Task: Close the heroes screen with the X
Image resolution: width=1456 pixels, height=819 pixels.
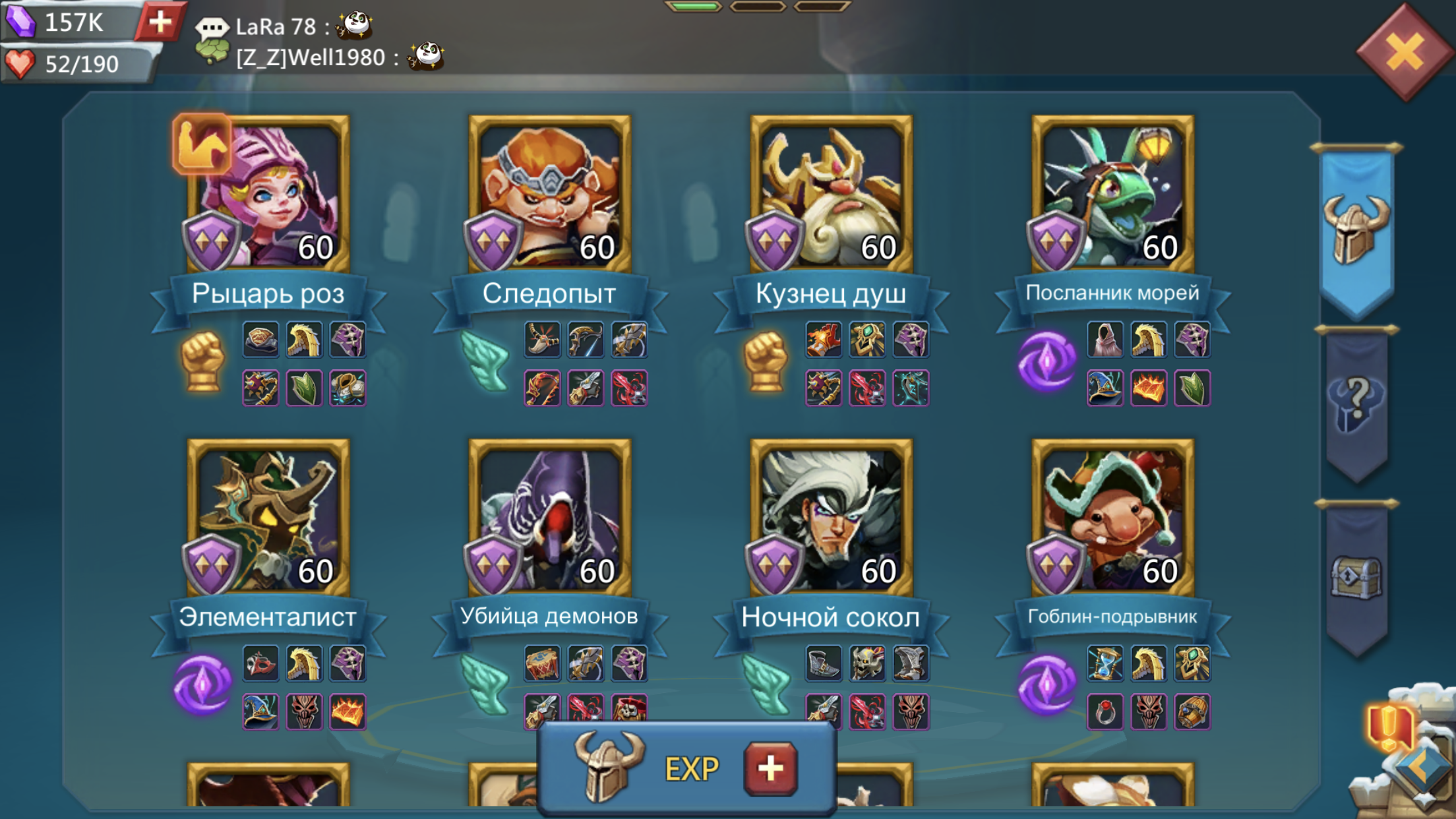Action: pyautogui.click(x=1405, y=52)
